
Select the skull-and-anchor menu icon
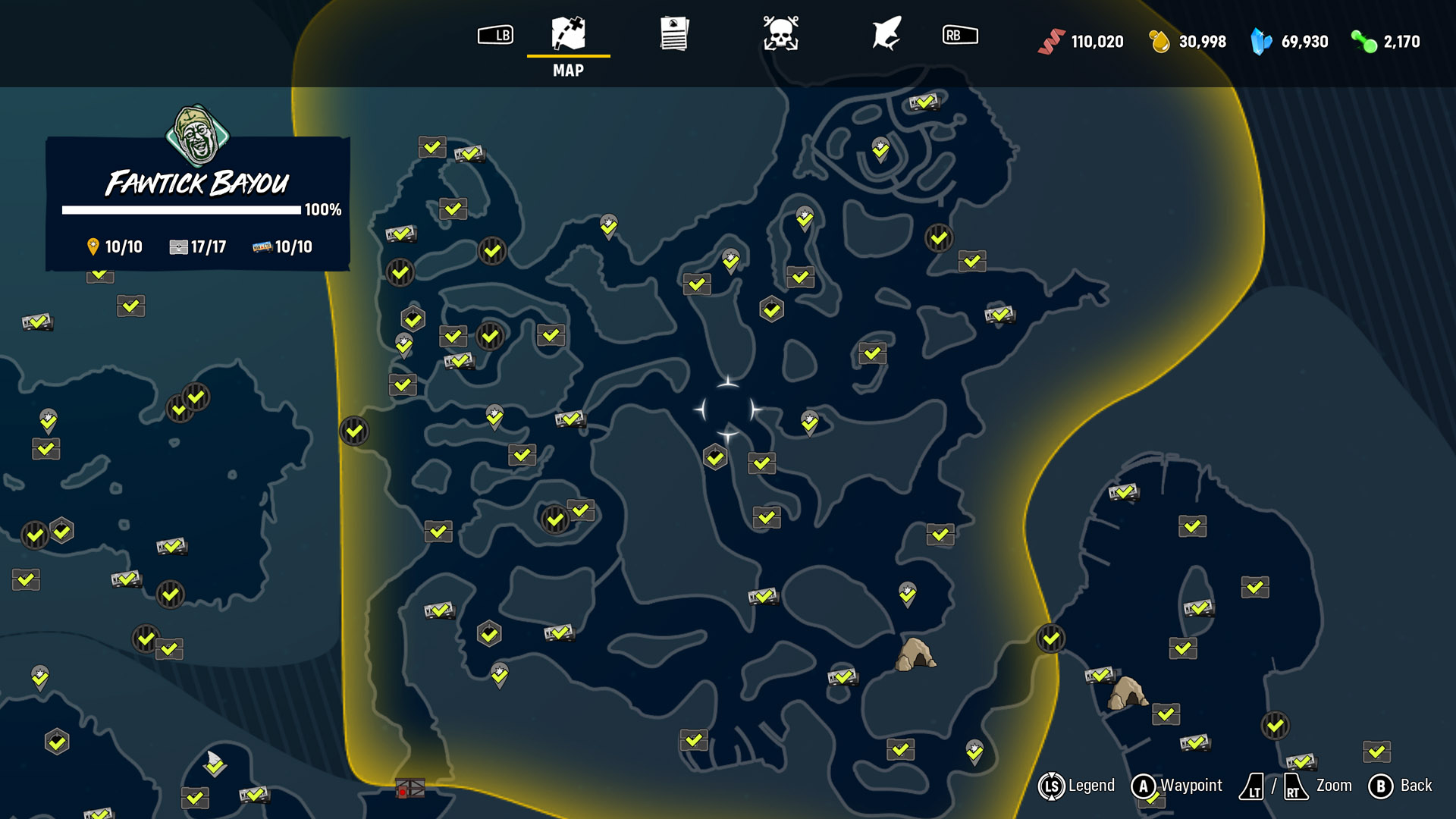(x=783, y=34)
